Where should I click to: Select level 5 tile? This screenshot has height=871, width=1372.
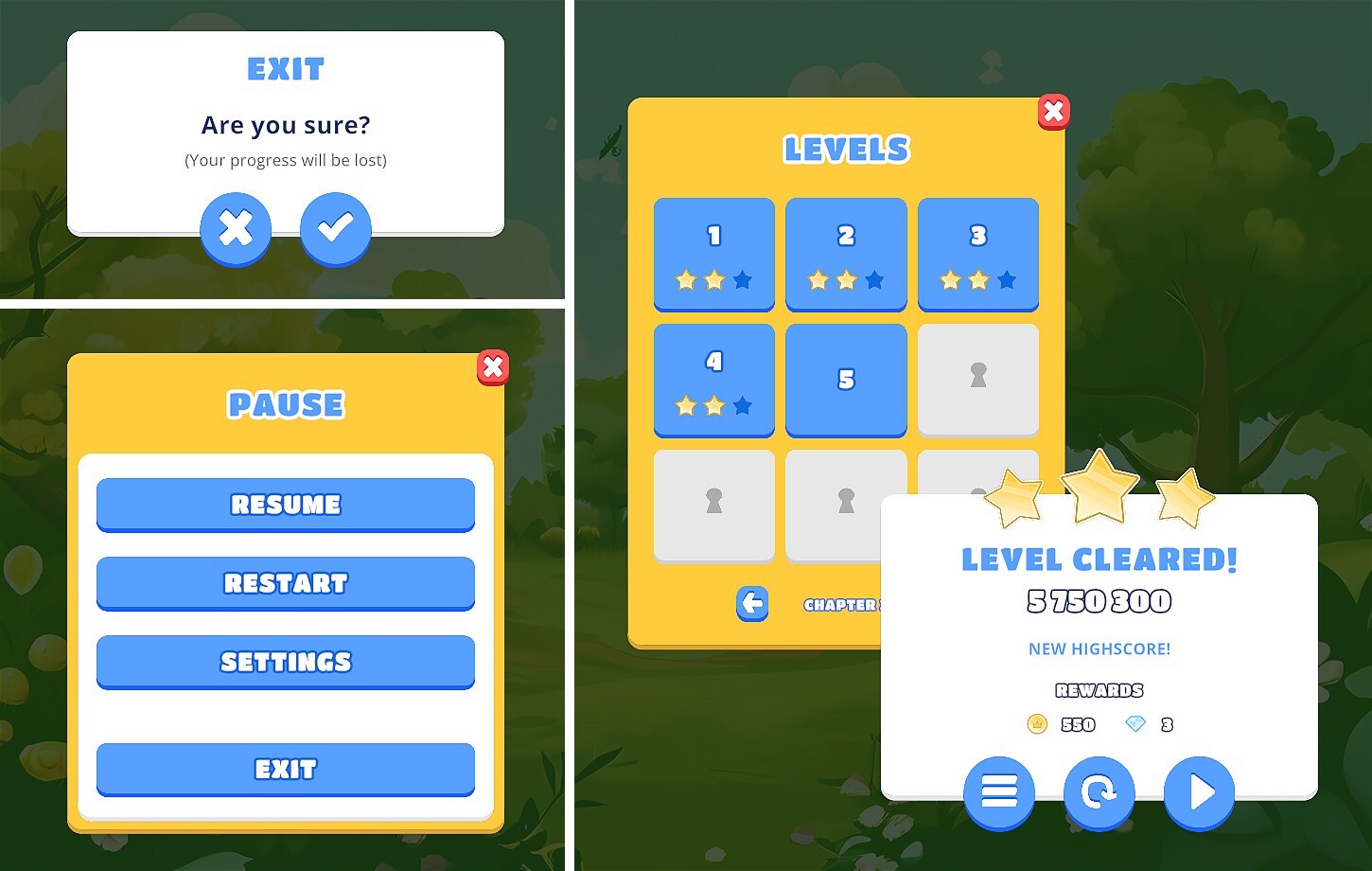point(846,380)
